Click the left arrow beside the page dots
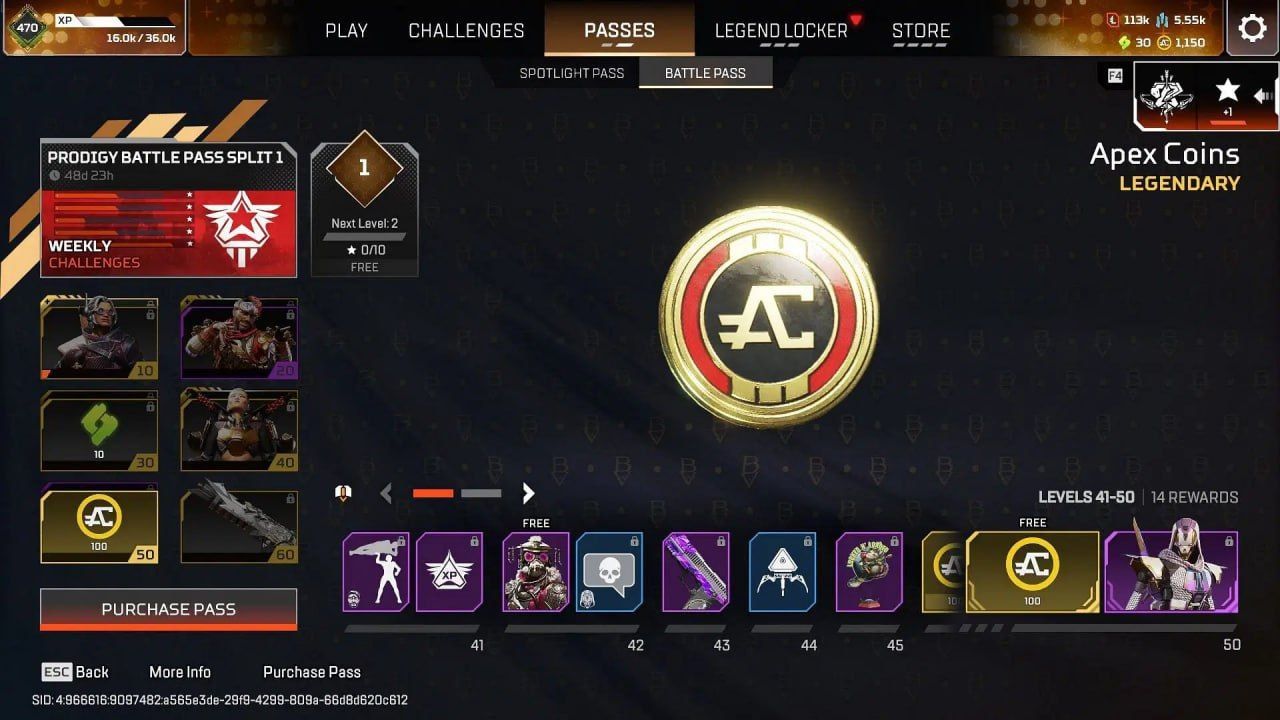 [x=386, y=493]
